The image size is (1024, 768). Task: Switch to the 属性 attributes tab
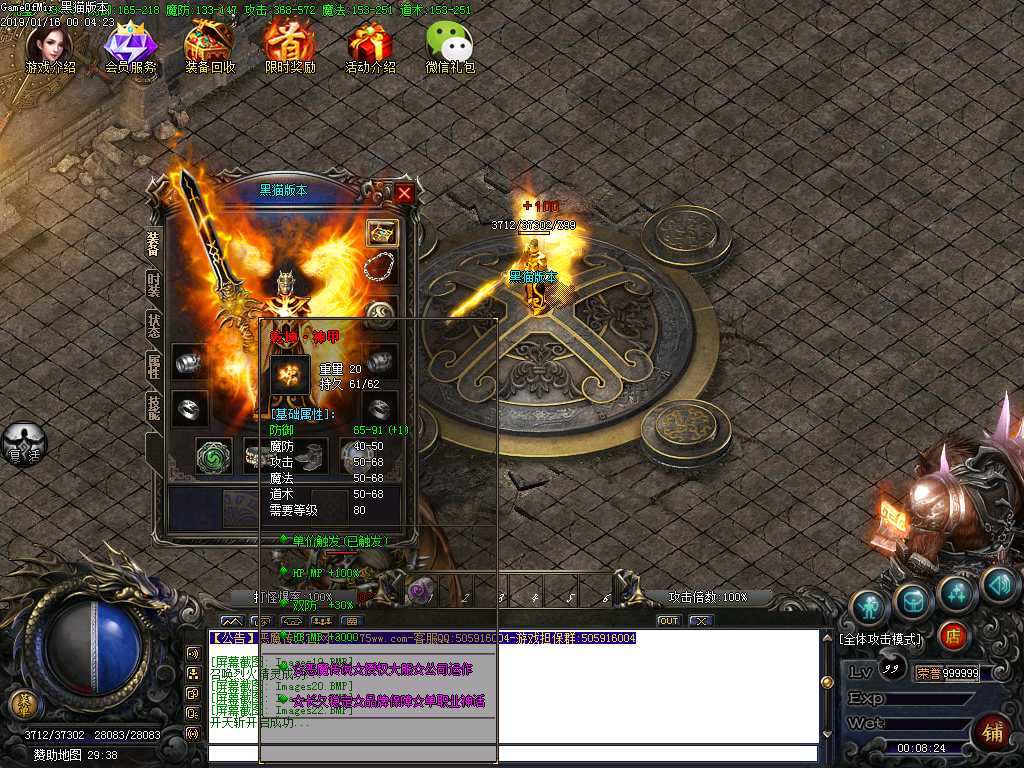tap(154, 366)
